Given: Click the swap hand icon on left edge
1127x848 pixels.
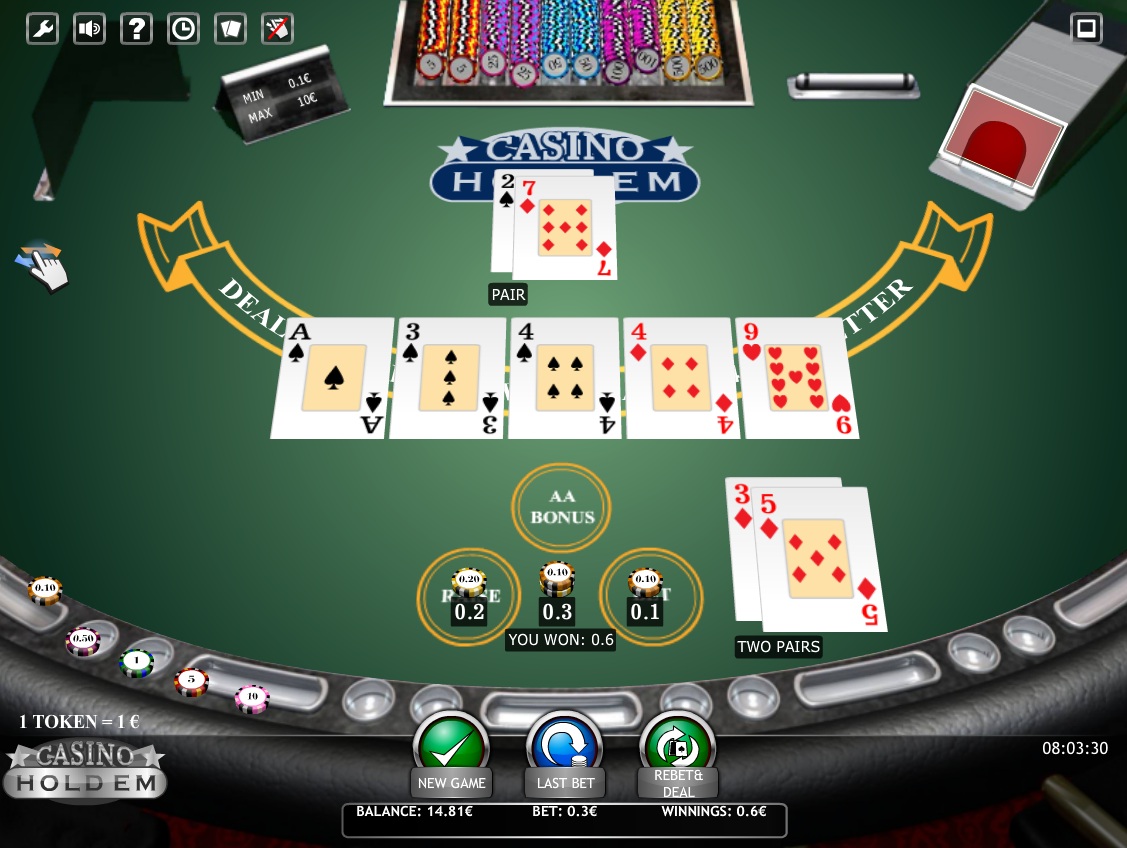Looking at the screenshot, I should pos(41,265).
